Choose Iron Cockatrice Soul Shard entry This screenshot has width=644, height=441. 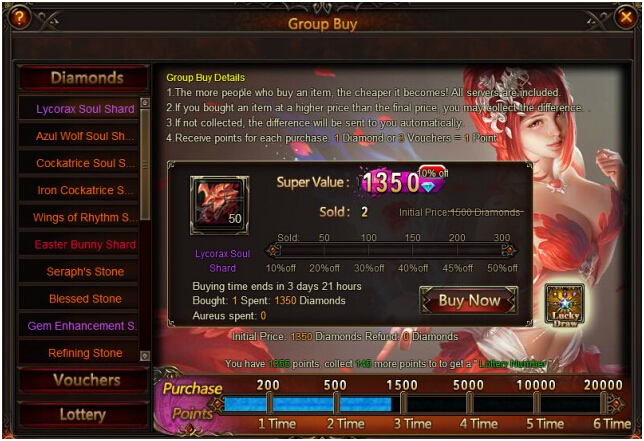tap(85, 190)
